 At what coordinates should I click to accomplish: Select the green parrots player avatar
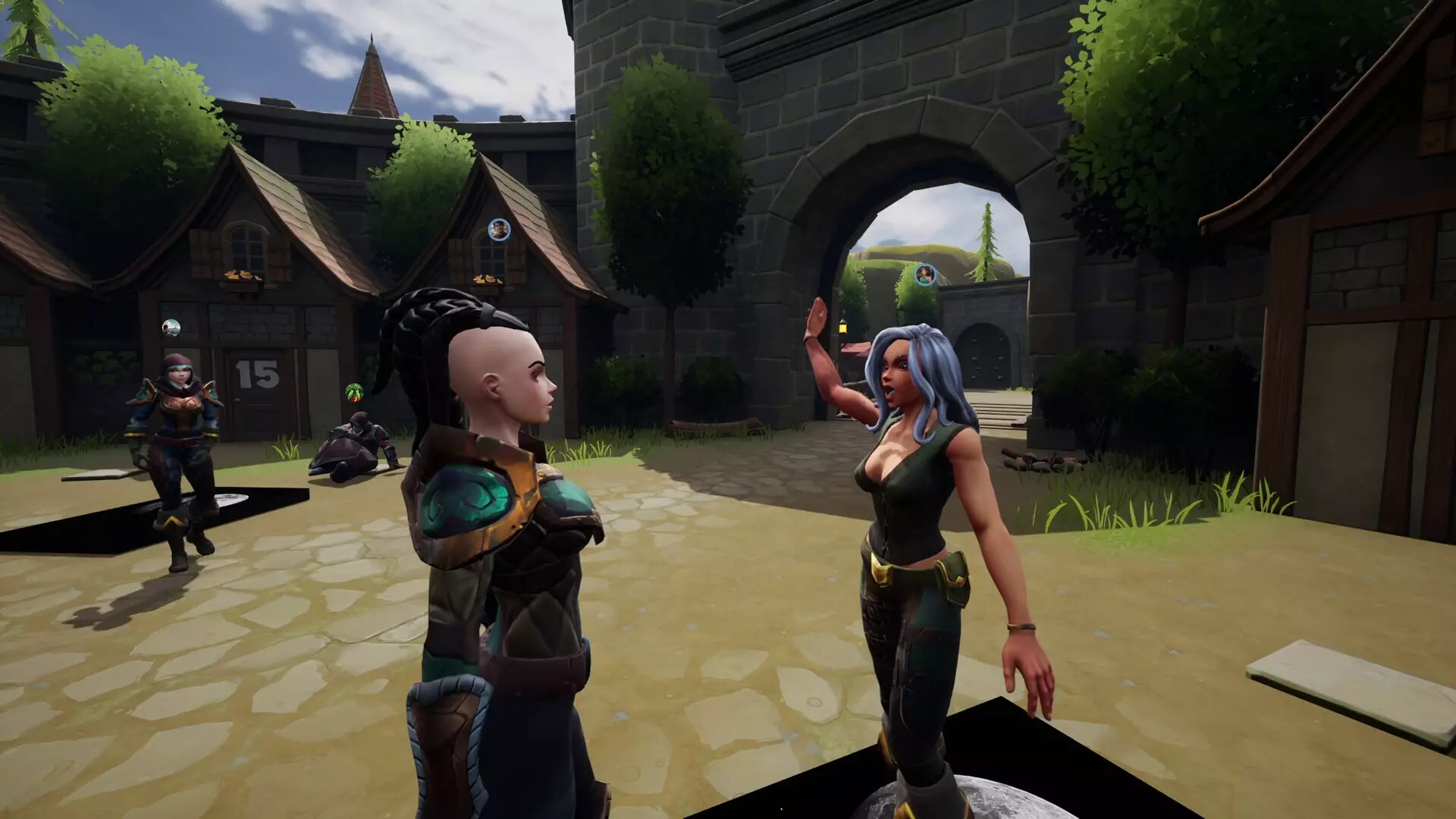click(x=354, y=393)
